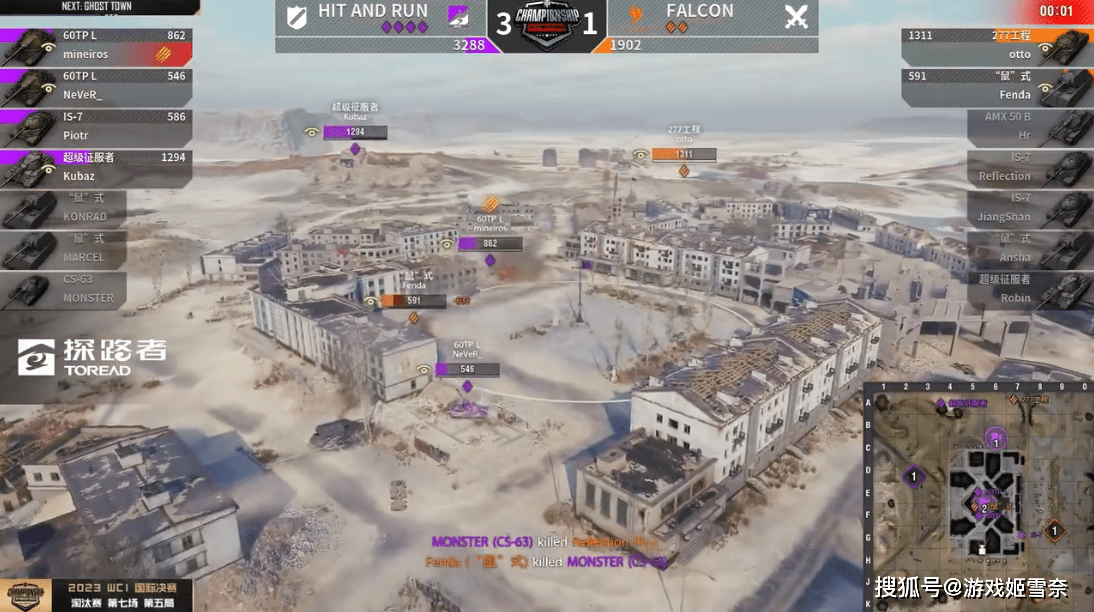The height and width of the screenshot is (612, 1094).
Task: Click NeVeR_'s floating marker showing 546
Action: [x=466, y=369]
